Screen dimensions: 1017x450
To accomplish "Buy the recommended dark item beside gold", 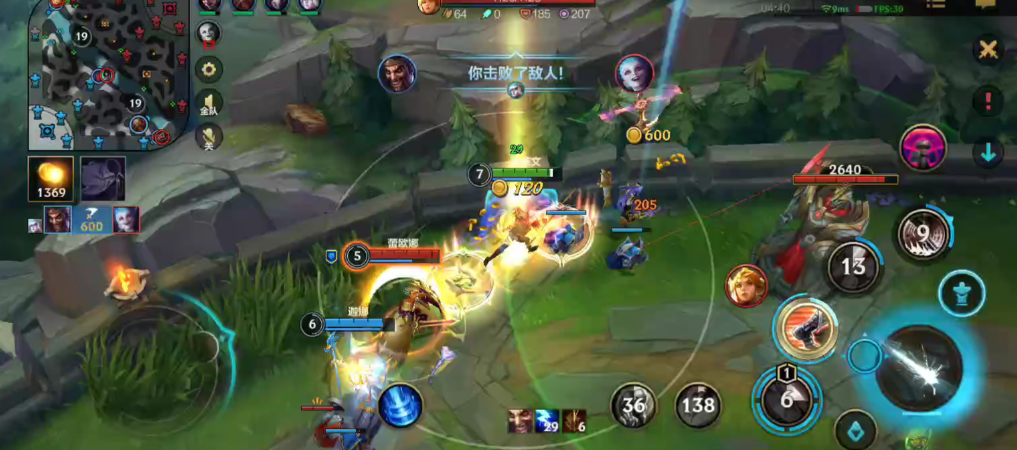I will [102, 178].
